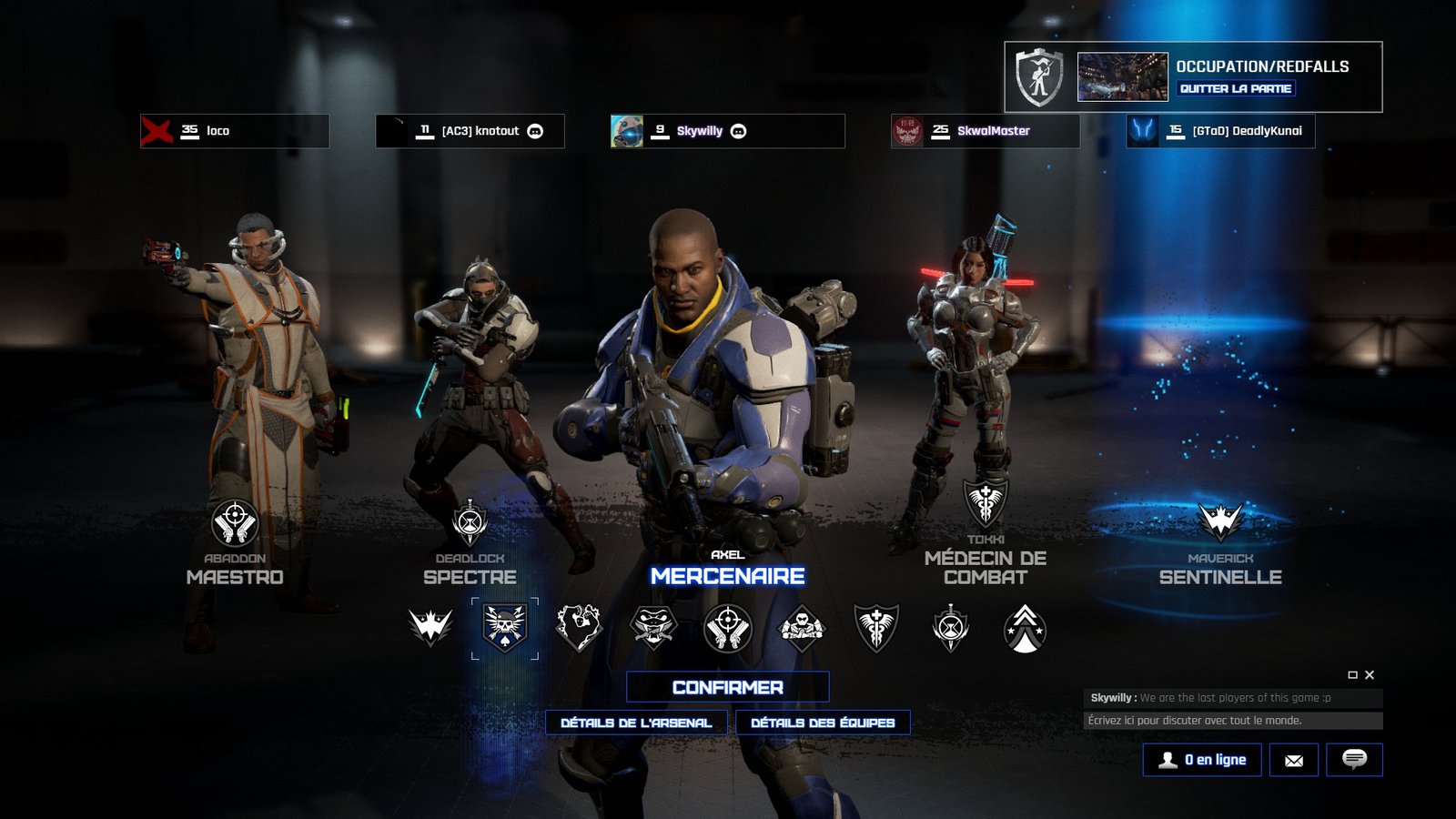Image resolution: width=1456 pixels, height=819 pixels.
Task: Choose the hourglass and sword role icon
Action: click(x=950, y=627)
